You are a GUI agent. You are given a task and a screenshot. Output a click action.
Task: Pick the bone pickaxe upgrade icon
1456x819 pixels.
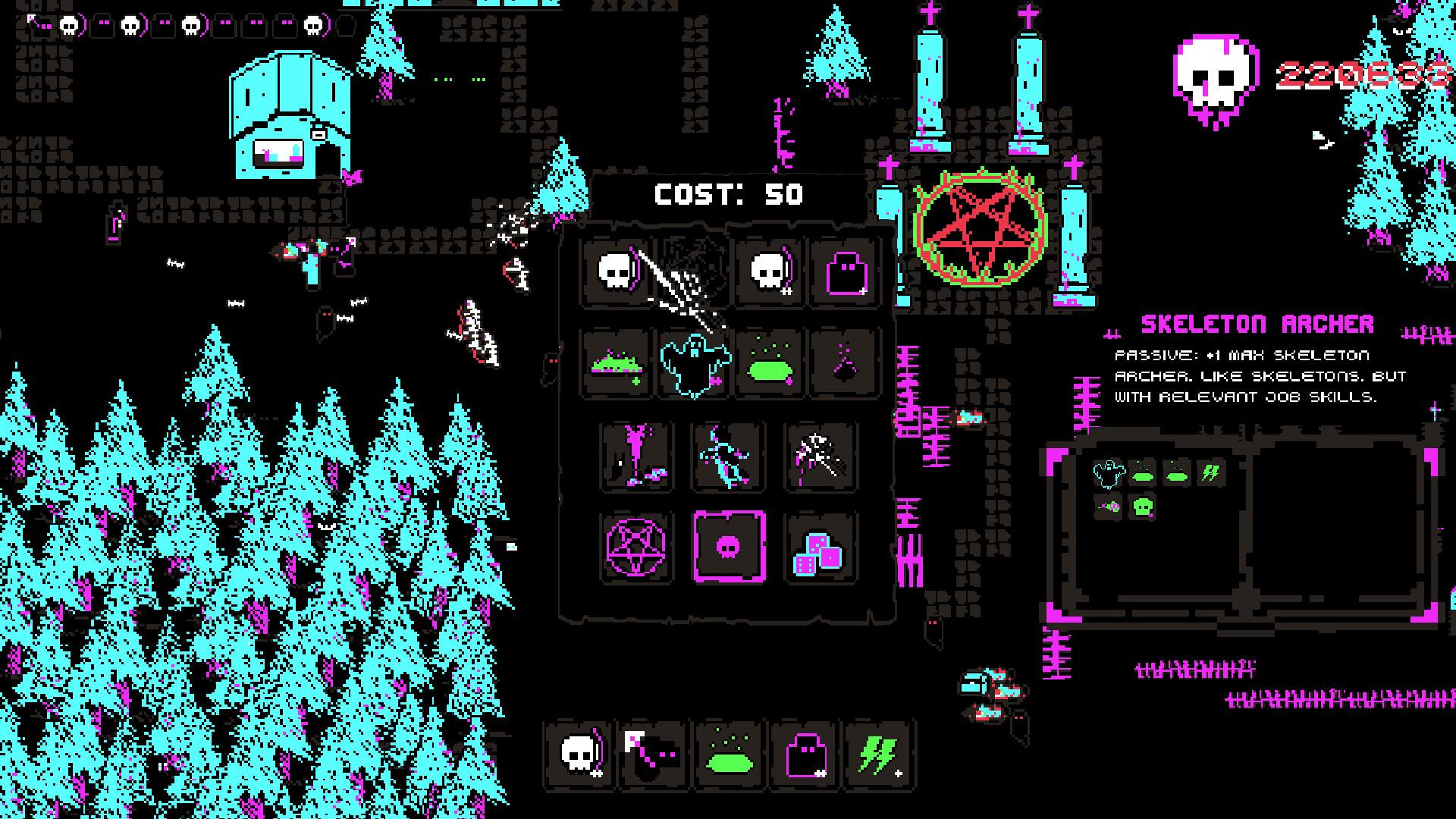pyautogui.click(x=821, y=457)
